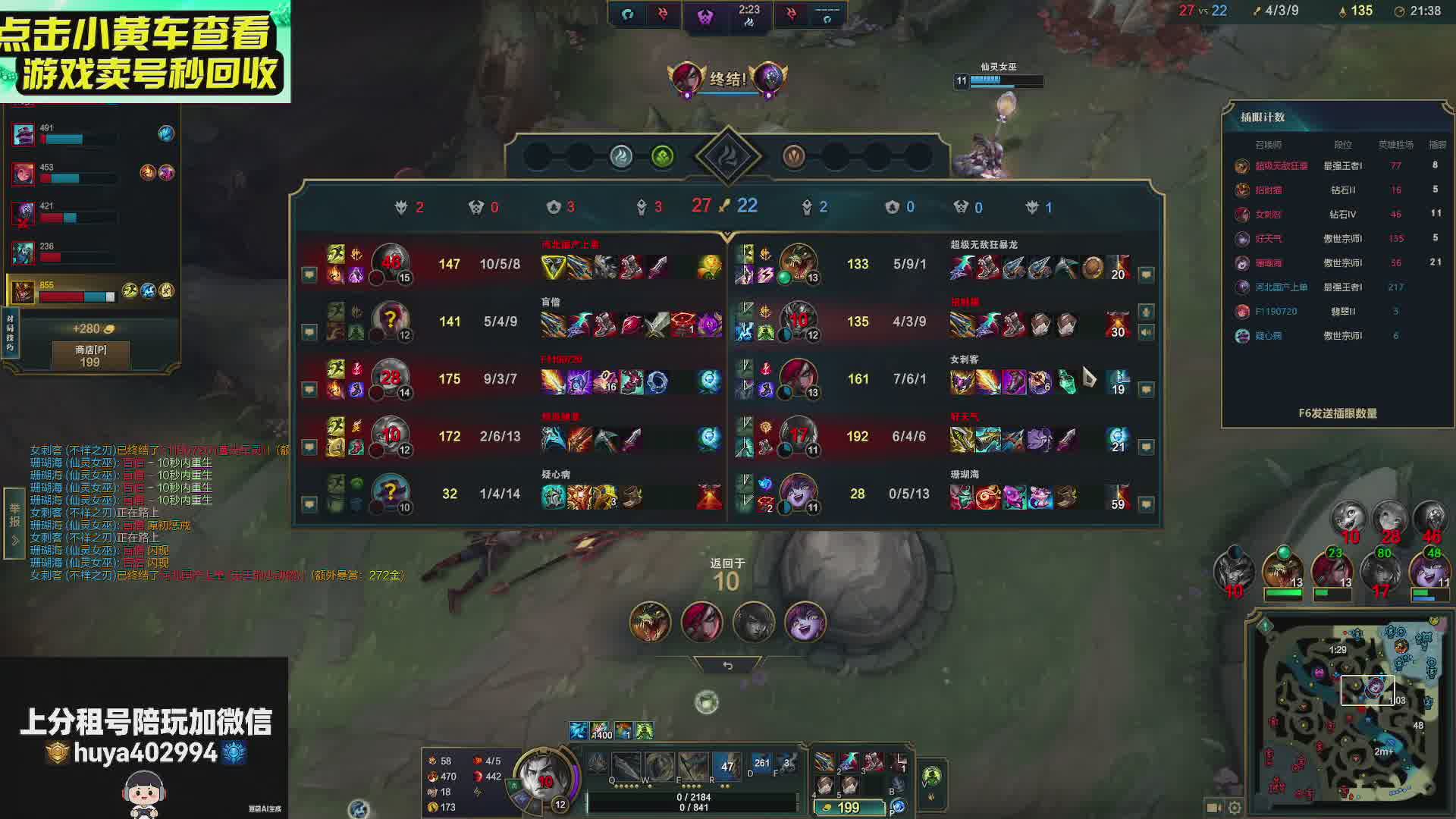
Task: Spectate the purple Lulu death-cam portrait
Action: coord(805,623)
